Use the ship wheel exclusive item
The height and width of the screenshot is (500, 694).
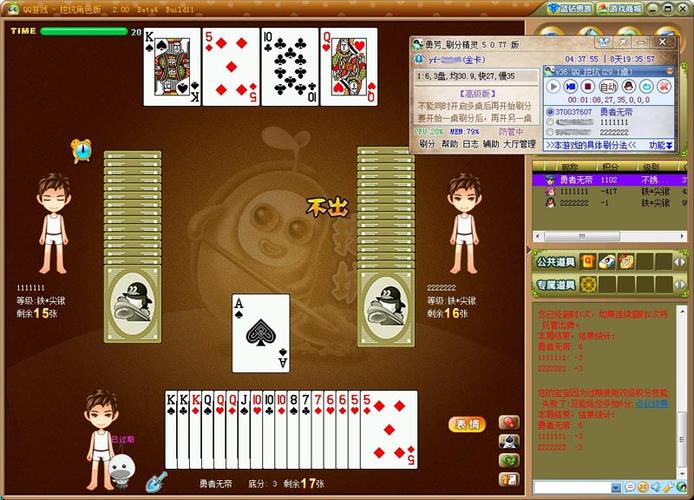[589, 285]
